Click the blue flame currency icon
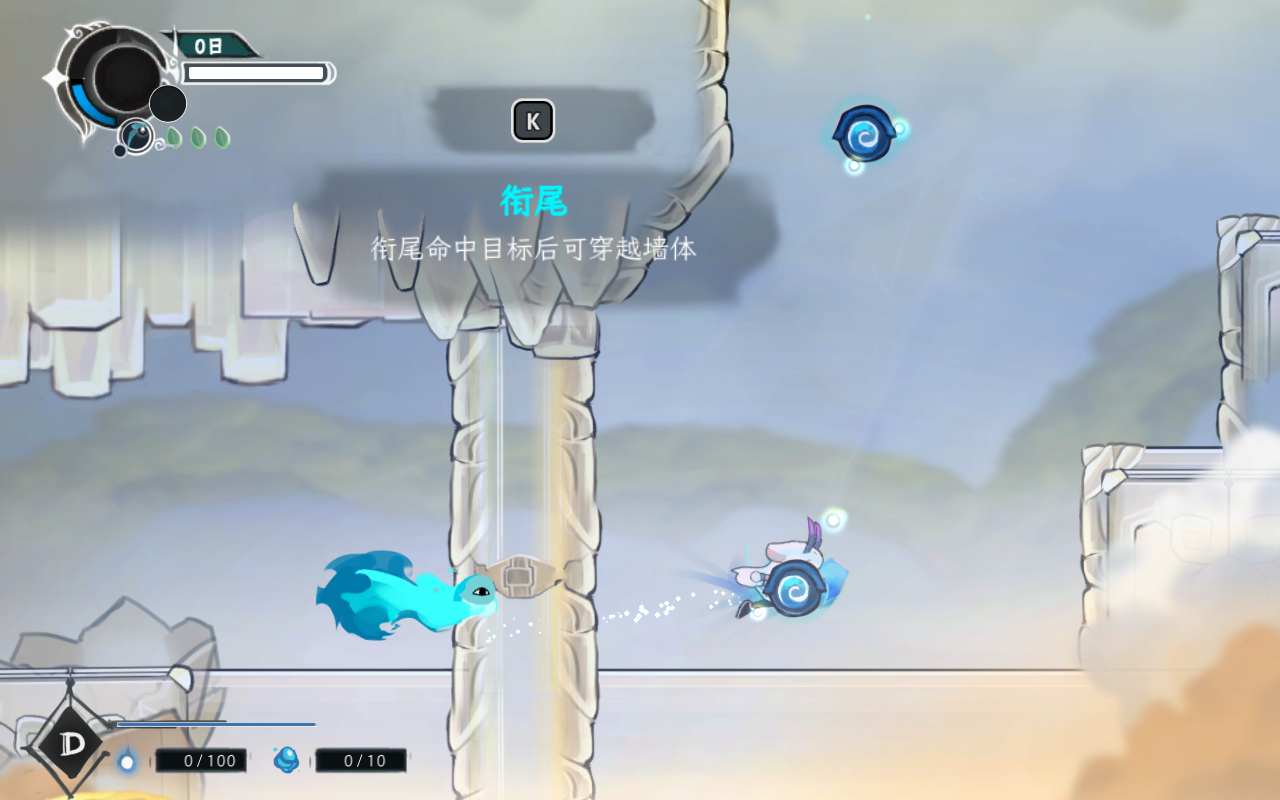This screenshot has height=800, width=1280. 127,761
